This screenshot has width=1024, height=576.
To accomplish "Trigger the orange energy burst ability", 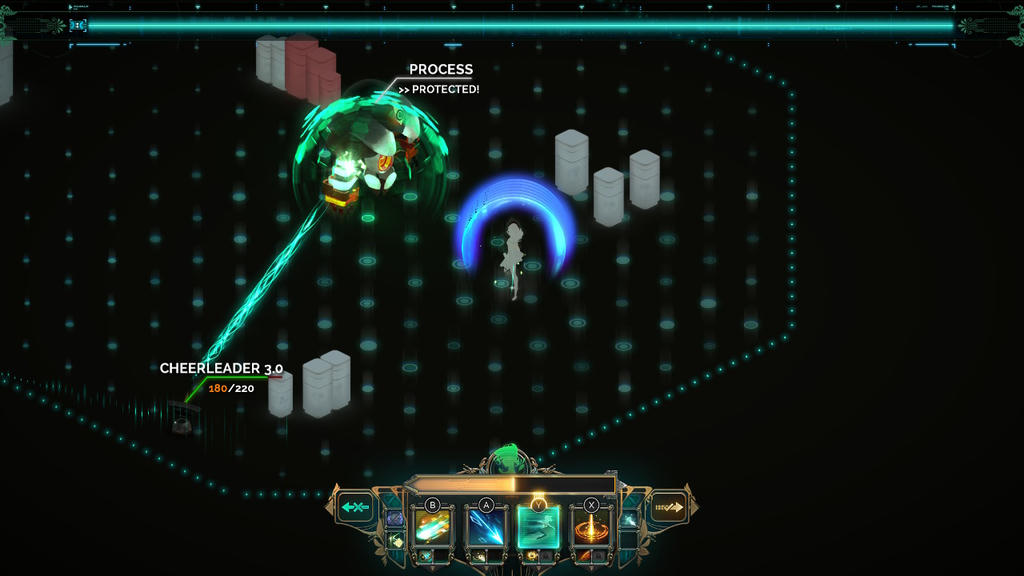I will [591, 526].
